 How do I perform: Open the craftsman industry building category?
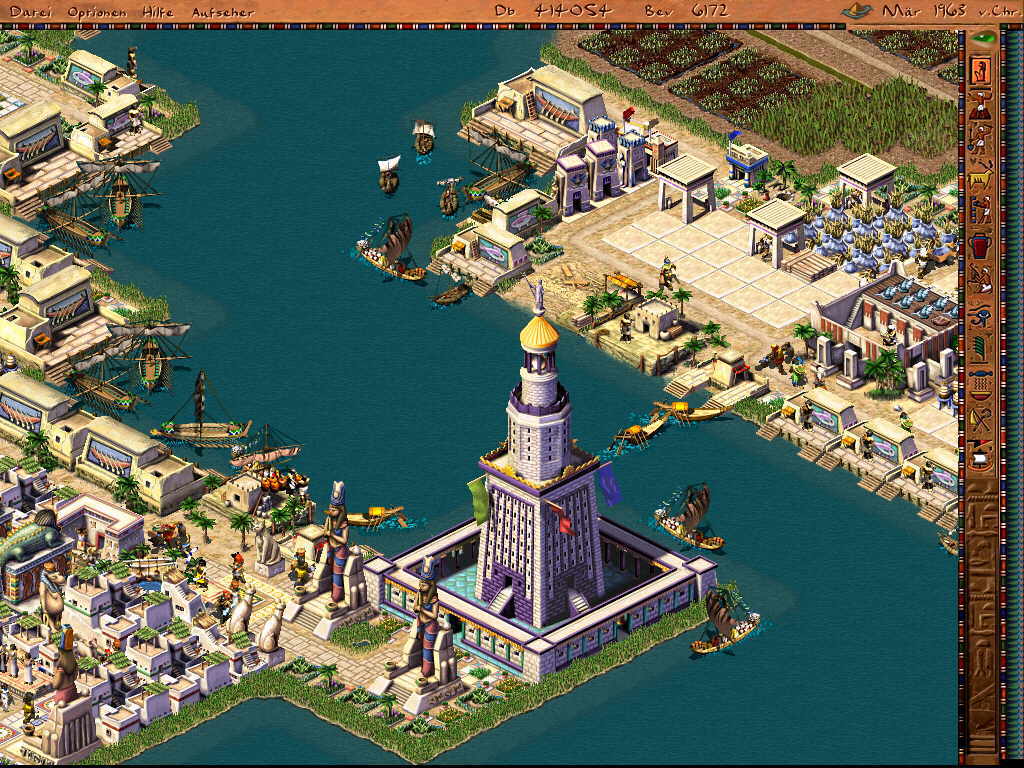pyautogui.click(x=980, y=209)
